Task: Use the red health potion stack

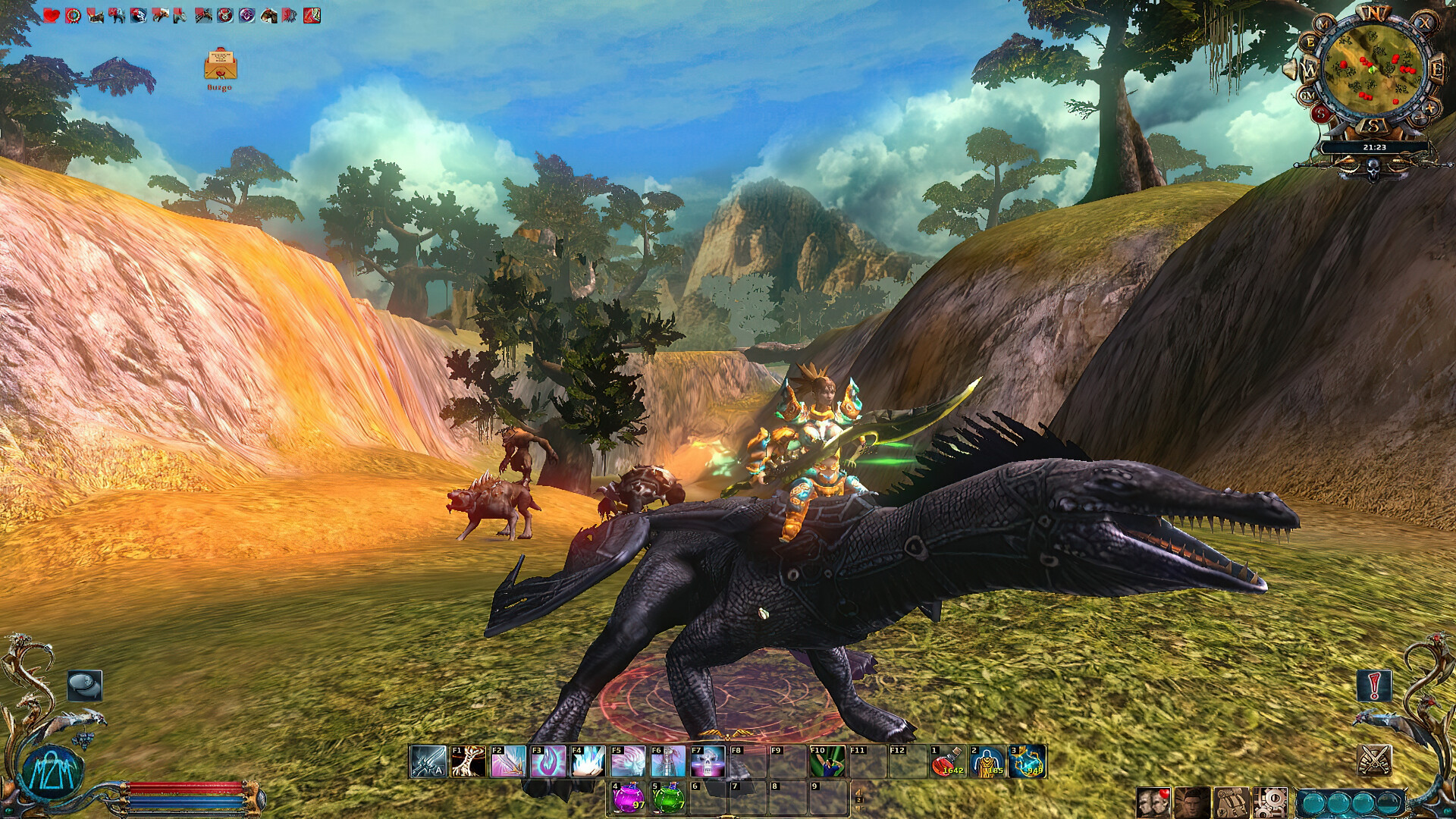Action: tap(949, 761)
